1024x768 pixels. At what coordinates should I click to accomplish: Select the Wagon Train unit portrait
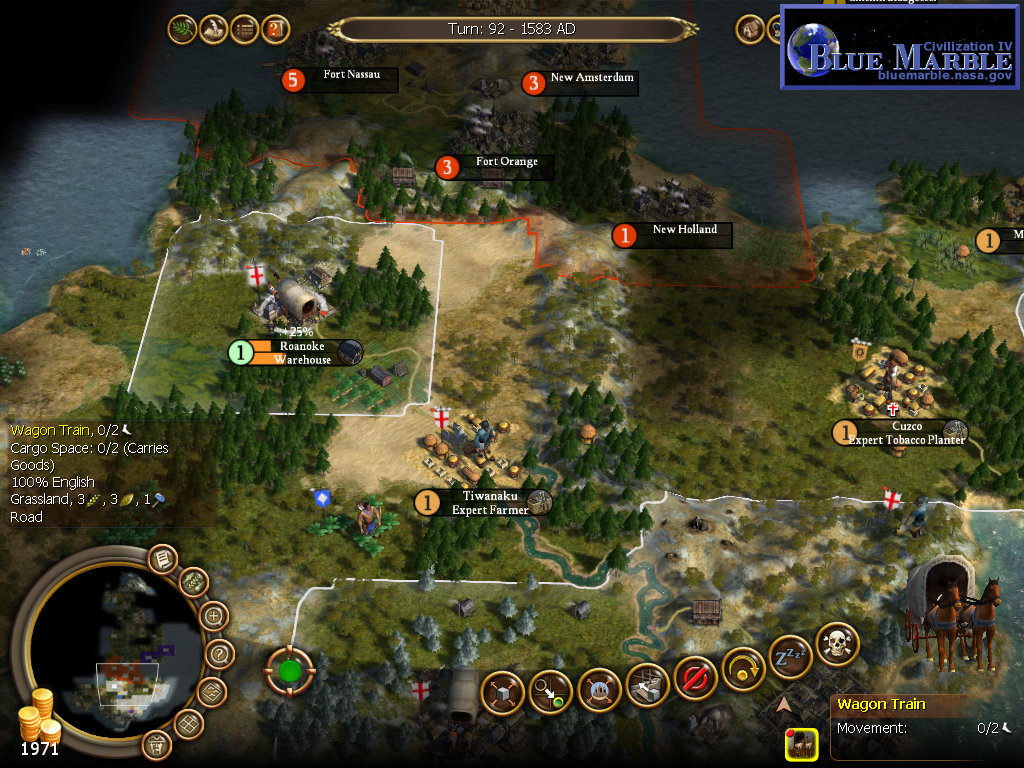tap(802, 743)
